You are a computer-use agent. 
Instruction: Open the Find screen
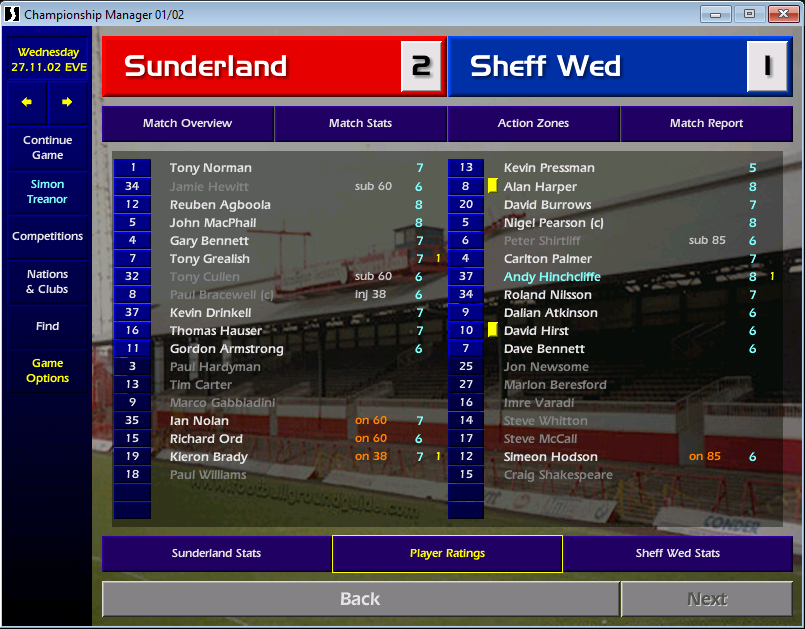(48, 326)
